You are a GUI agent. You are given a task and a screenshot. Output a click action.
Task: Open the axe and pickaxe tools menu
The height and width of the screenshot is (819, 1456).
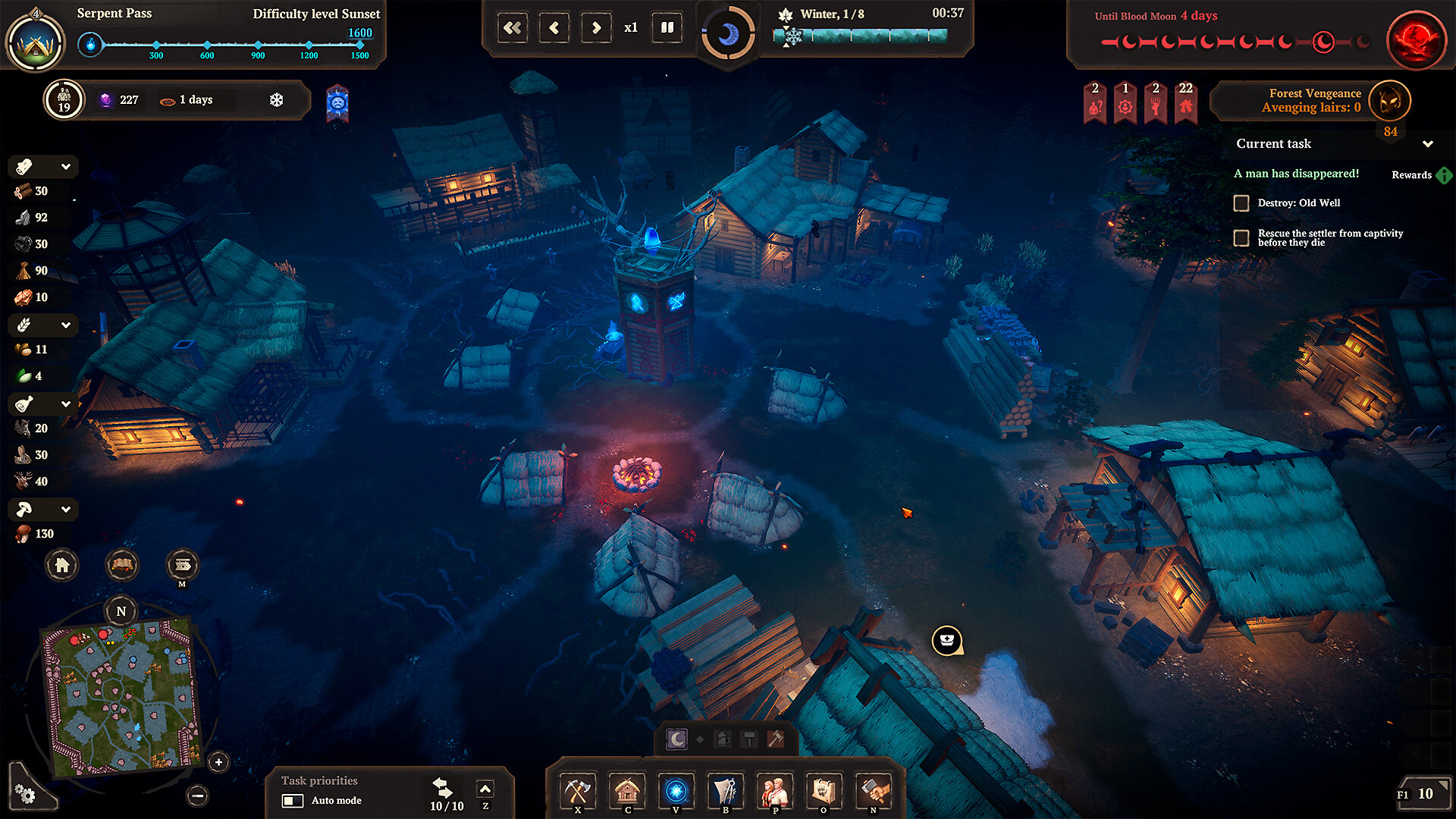pyautogui.click(x=578, y=791)
